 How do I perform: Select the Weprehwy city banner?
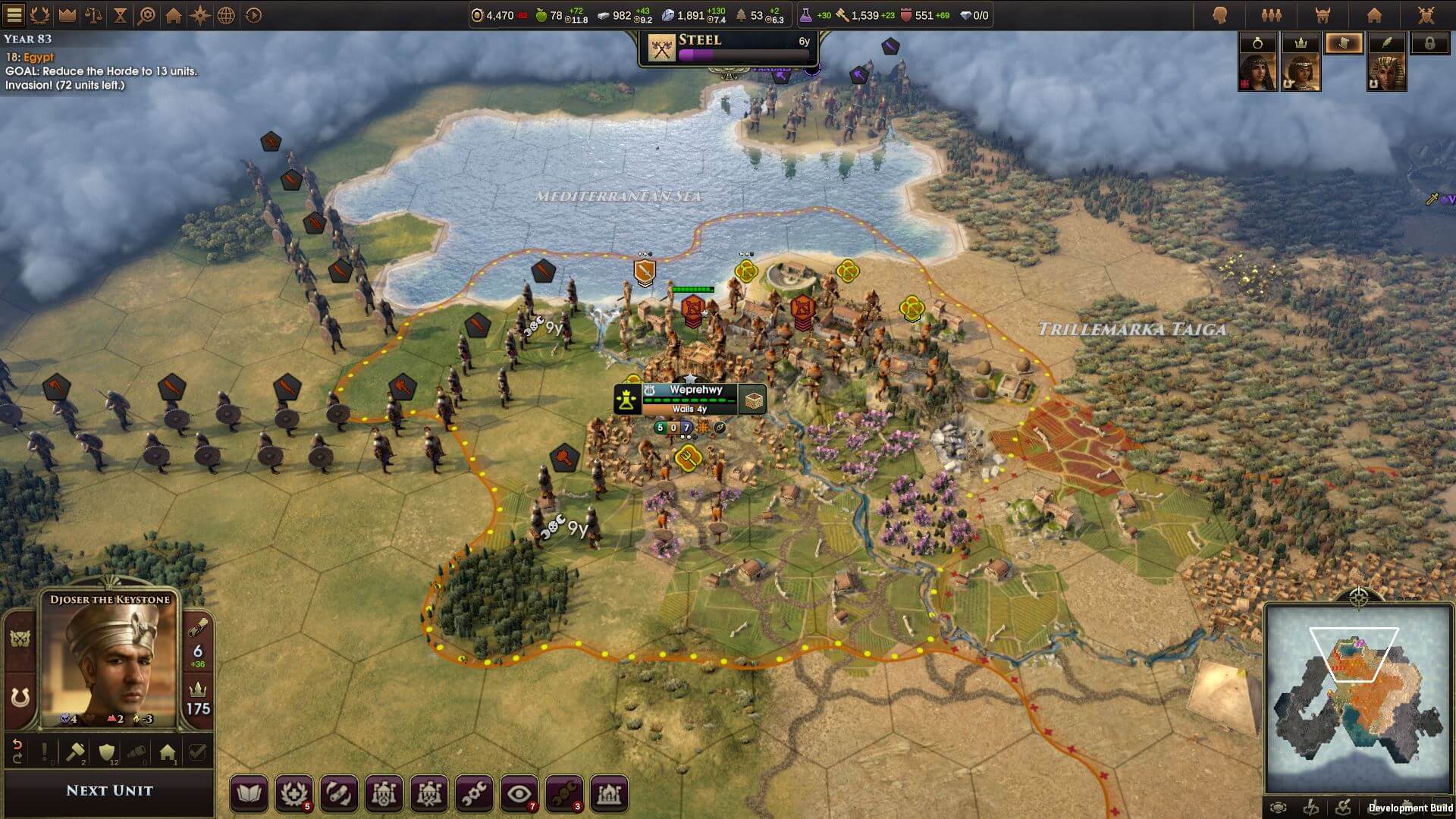tap(694, 397)
